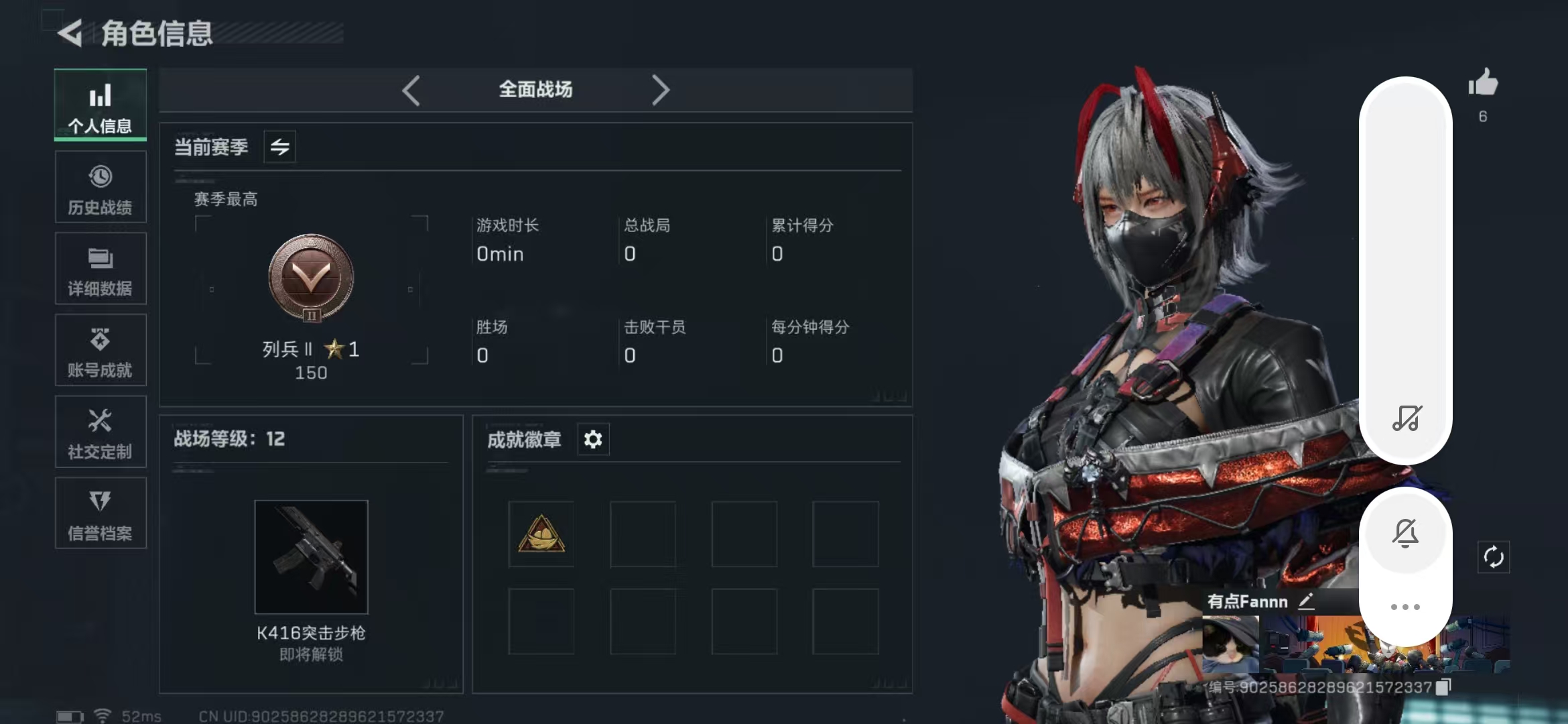Click the K416突击步枪 weapon thumbnail

[311, 556]
